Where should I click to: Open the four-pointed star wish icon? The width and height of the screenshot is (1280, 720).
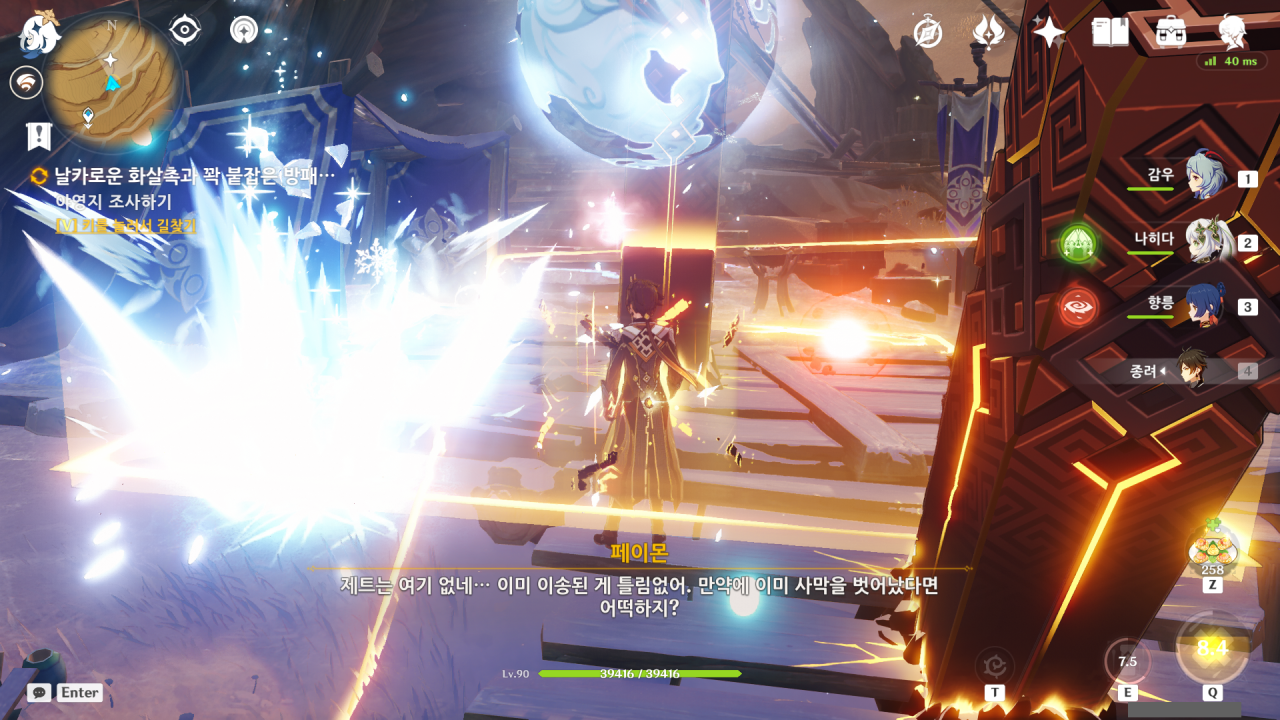[1049, 33]
